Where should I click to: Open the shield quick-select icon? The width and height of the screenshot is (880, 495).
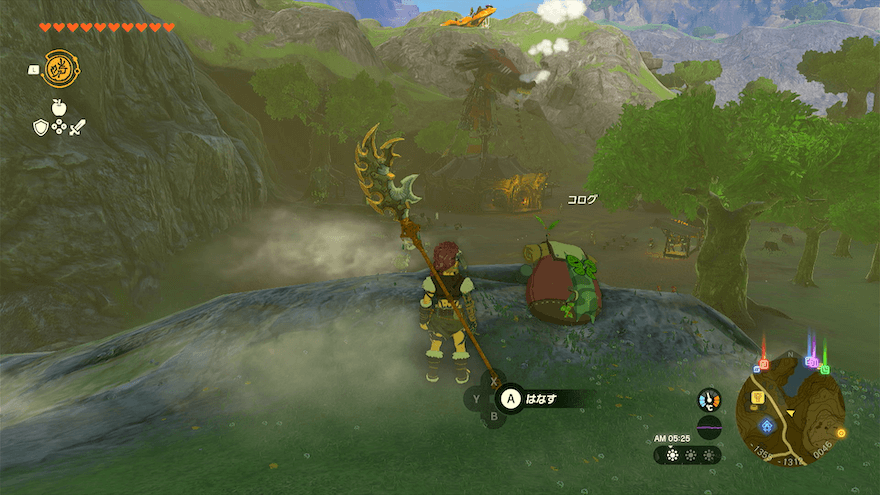click(x=40, y=127)
